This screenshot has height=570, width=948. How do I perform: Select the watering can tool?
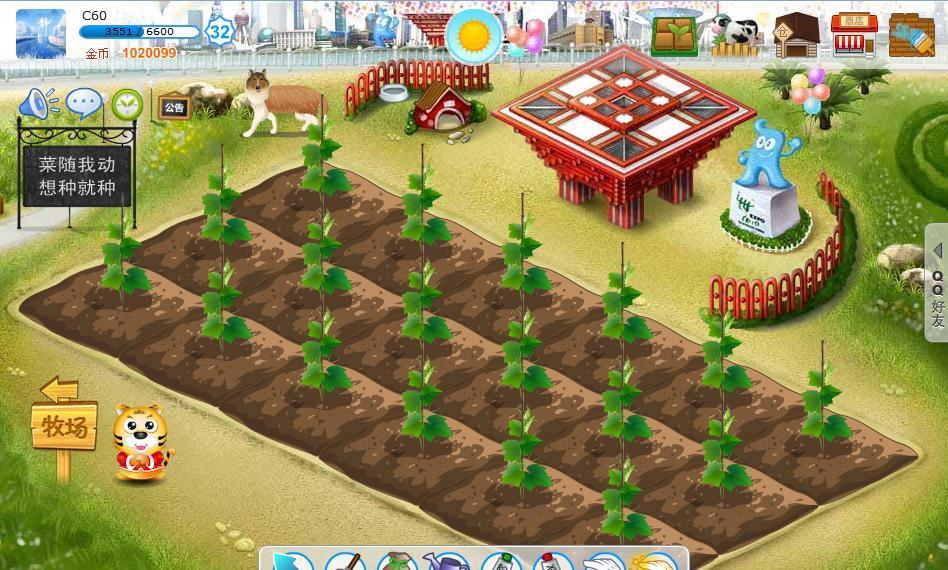tap(447, 561)
